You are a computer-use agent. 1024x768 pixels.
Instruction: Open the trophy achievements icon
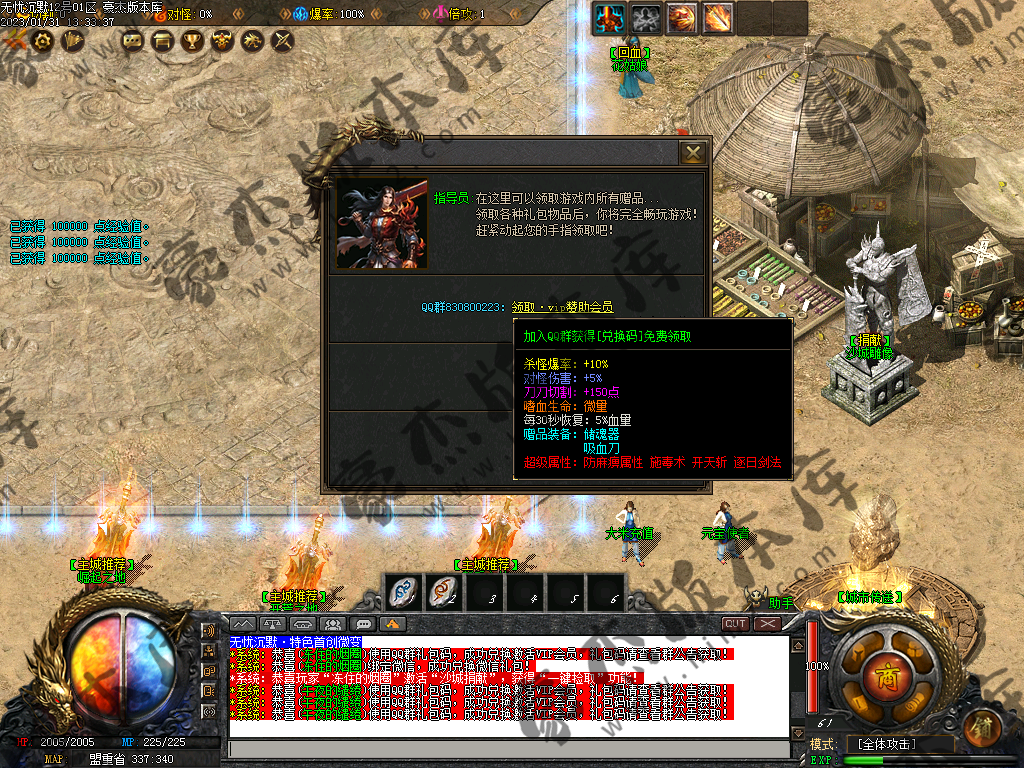pos(191,41)
